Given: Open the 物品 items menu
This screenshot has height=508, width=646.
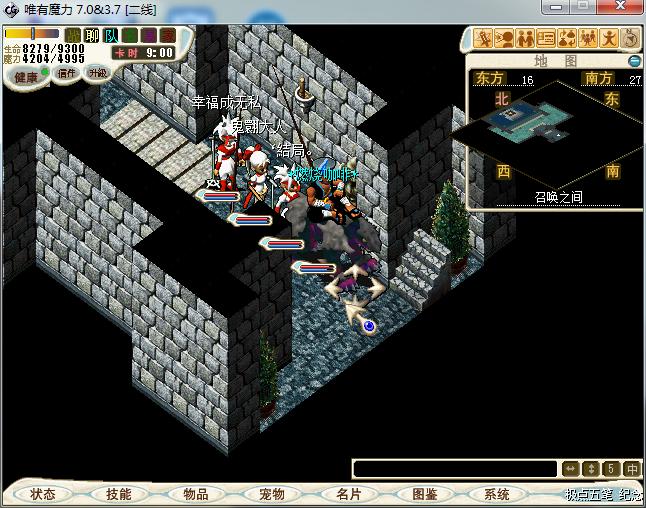Looking at the screenshot, I should coord(196,494).
